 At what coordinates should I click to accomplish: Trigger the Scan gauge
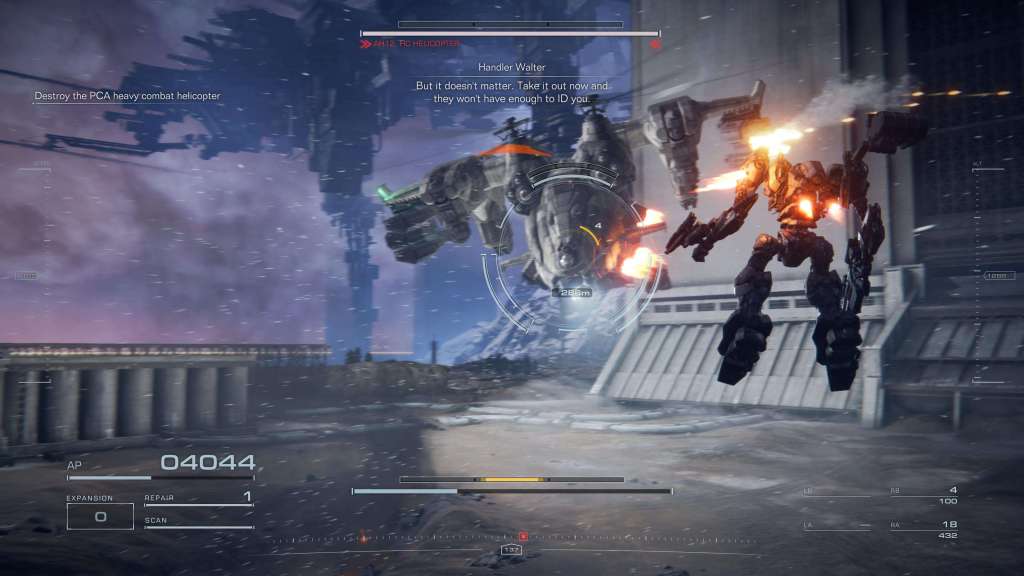coord(198,523)
